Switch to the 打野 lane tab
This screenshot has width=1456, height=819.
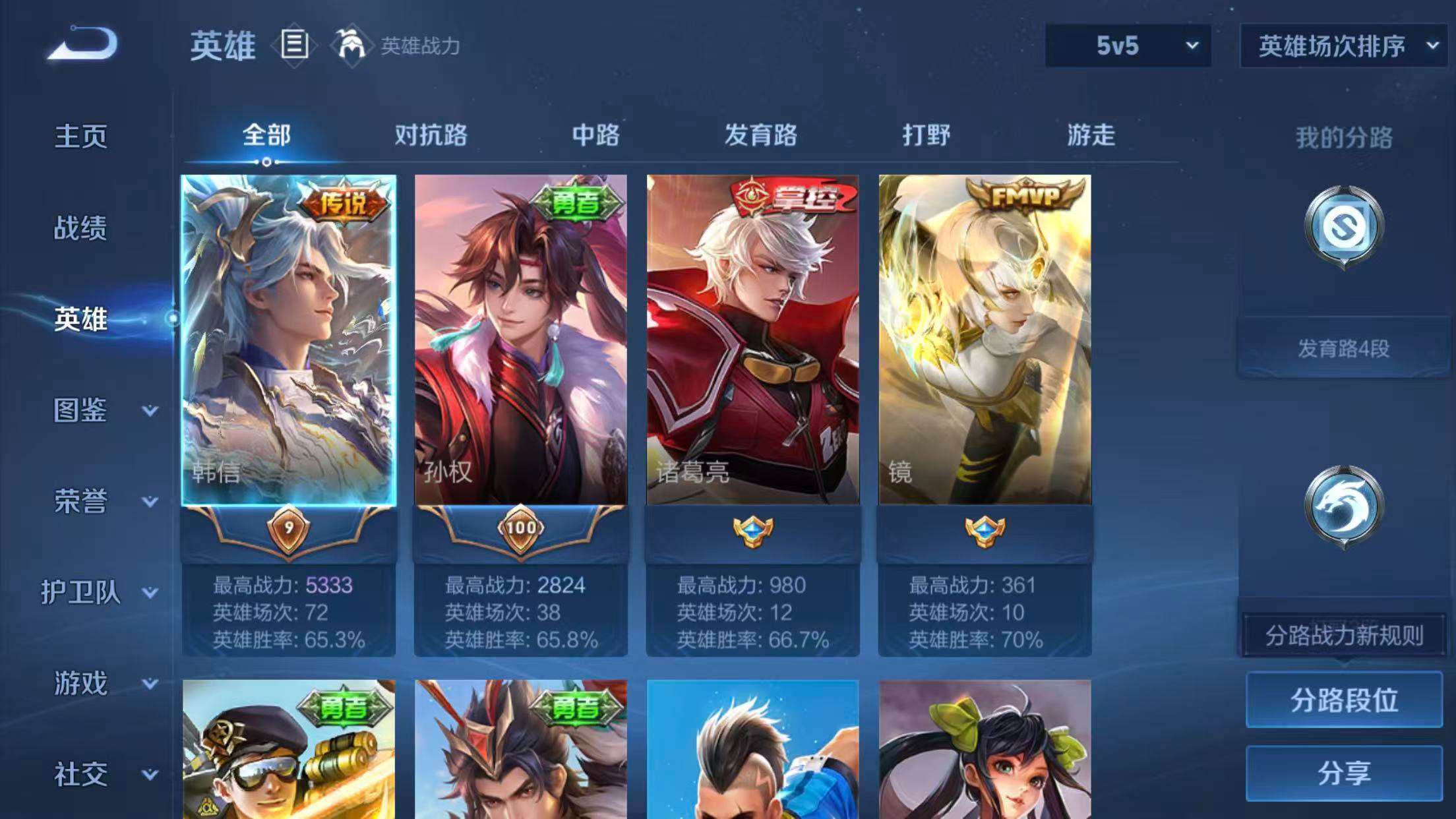pyautogui.click(x=926, y=135)
